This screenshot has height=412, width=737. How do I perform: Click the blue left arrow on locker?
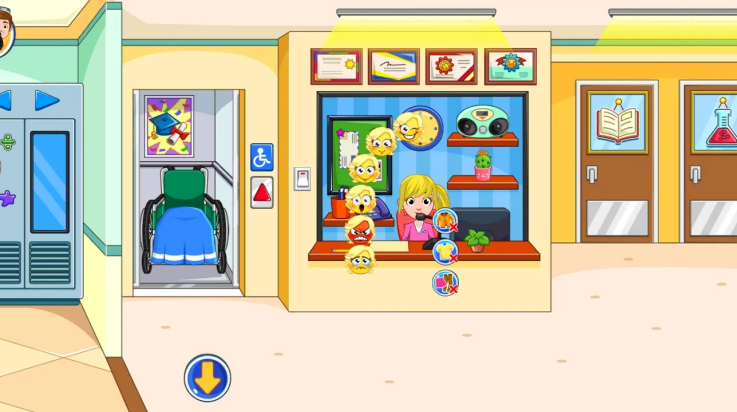[x=5, y=100]
